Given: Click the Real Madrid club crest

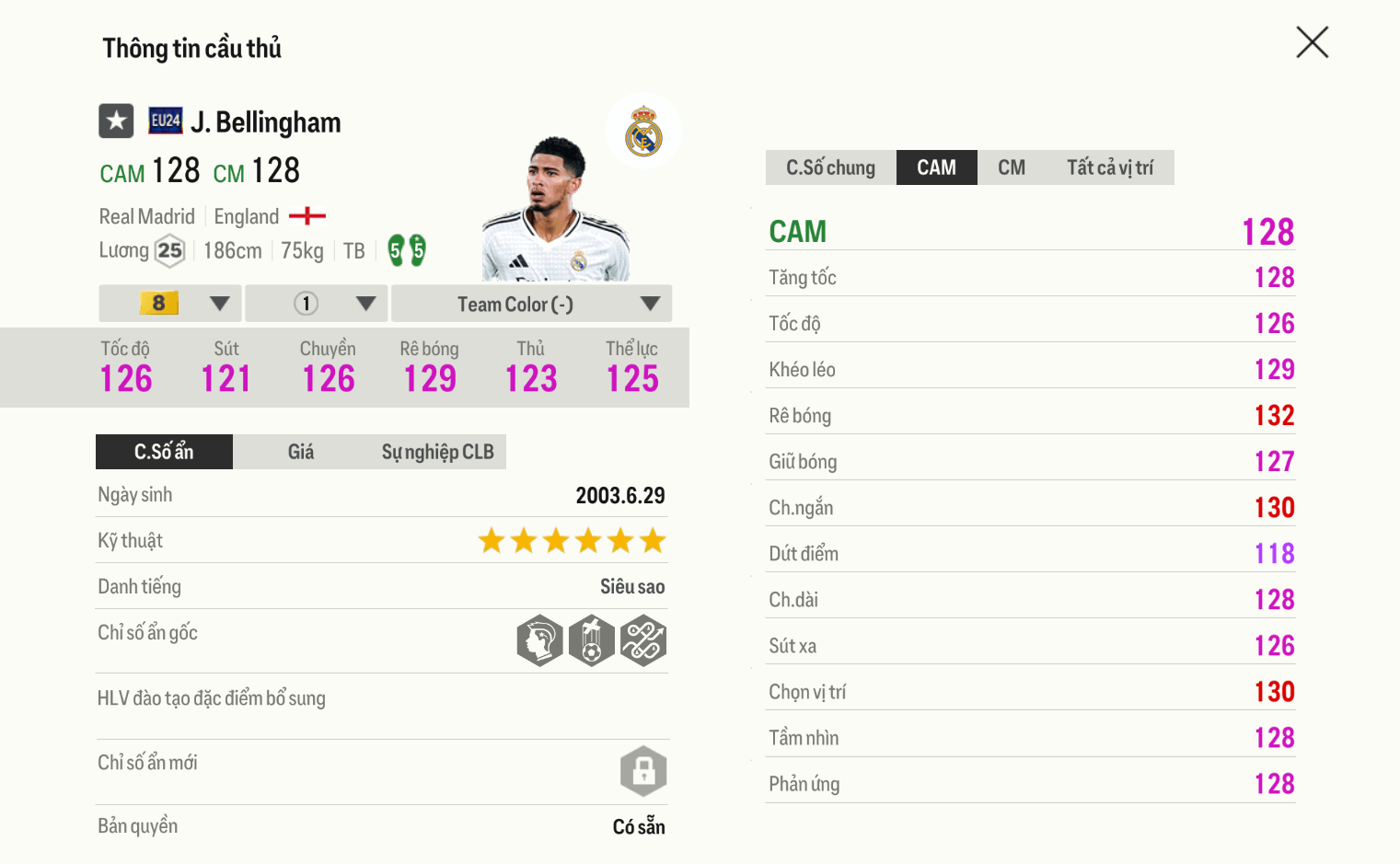Looking at the screenshot, I should click(643, 132).
